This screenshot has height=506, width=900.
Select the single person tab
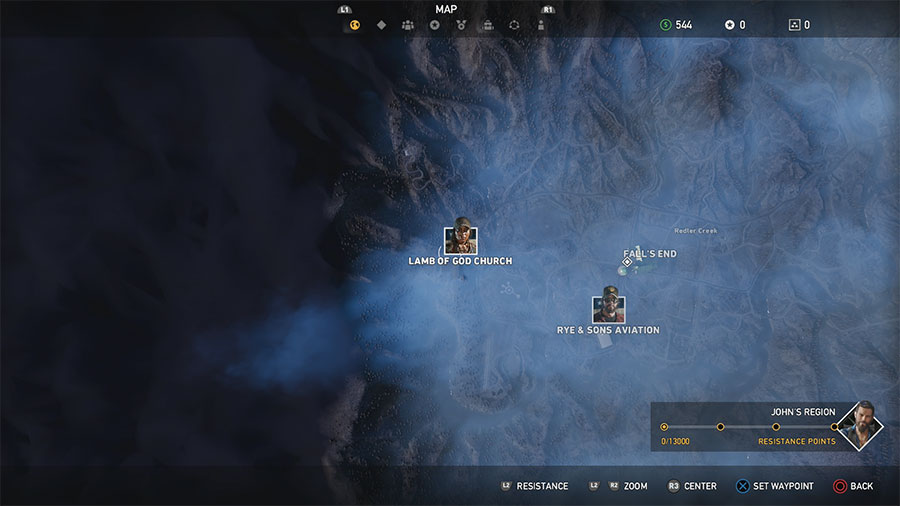coord(541,25)
